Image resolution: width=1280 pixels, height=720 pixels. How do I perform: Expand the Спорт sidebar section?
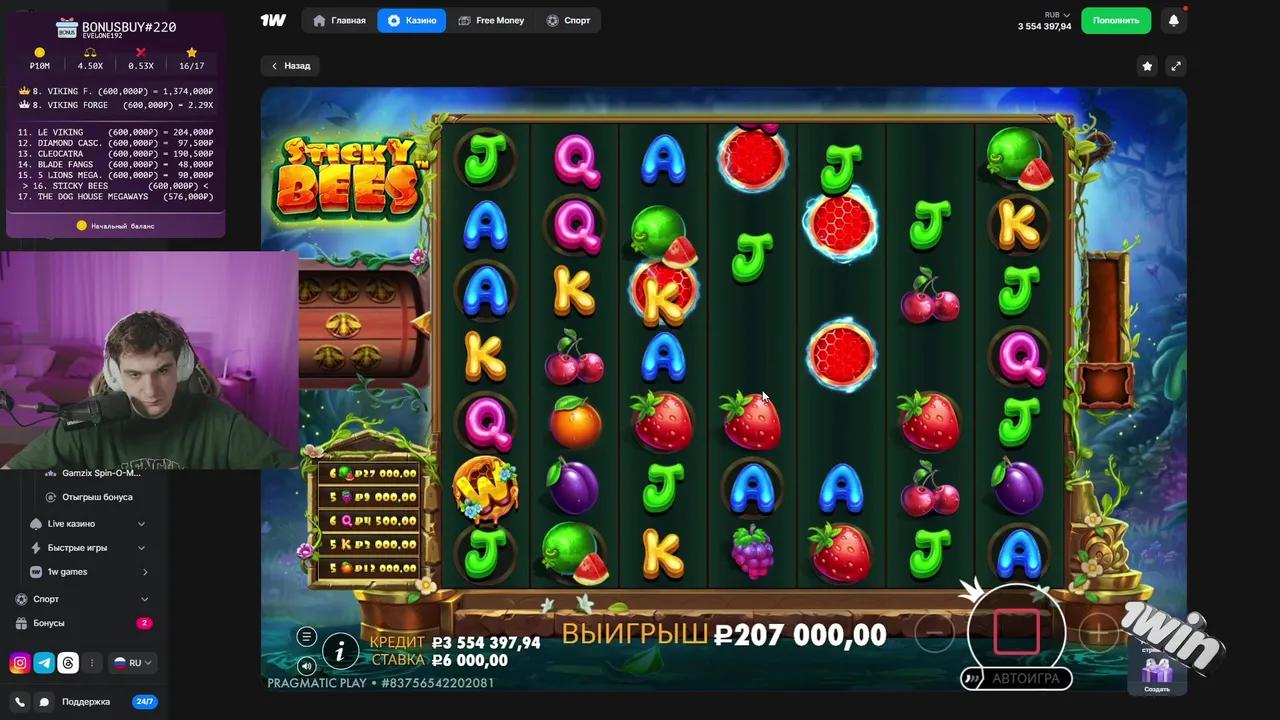click(46, 598)
